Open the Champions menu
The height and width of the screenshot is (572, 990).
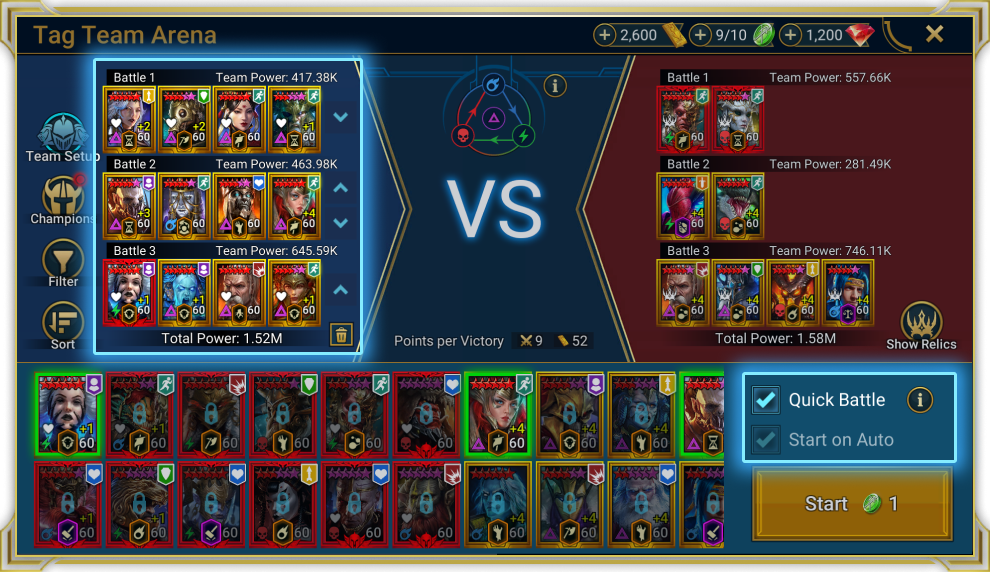point(63,199)
